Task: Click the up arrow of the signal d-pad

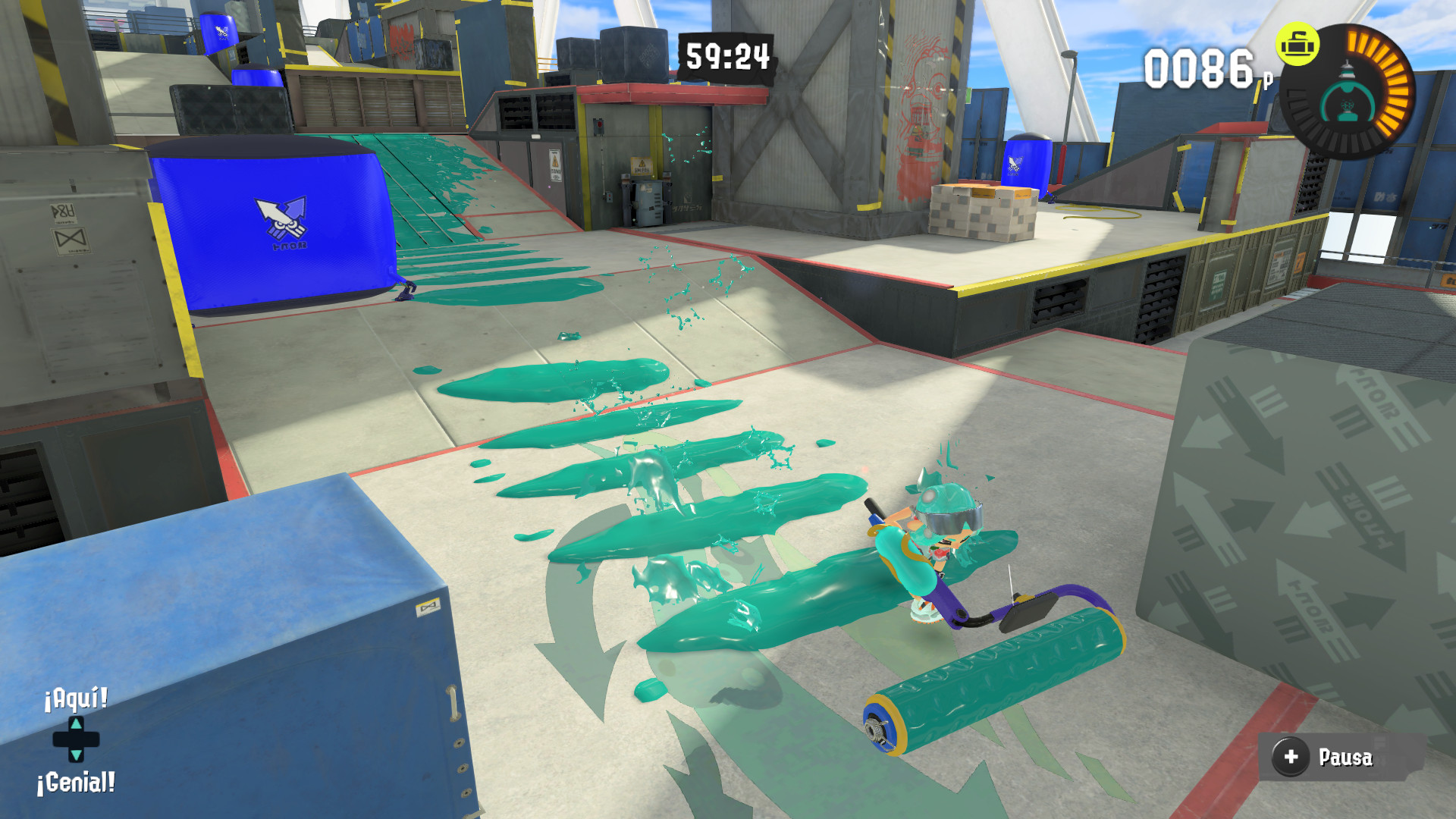Action: coord(77,724)
